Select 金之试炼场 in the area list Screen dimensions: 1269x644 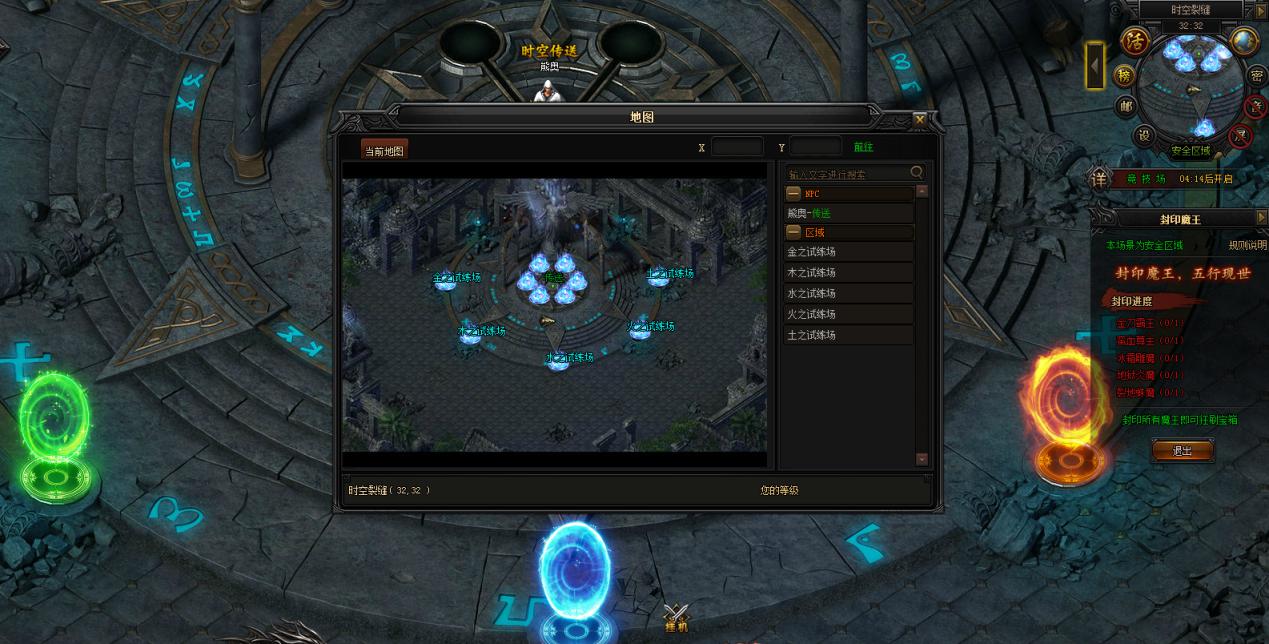tap(848, 252)
